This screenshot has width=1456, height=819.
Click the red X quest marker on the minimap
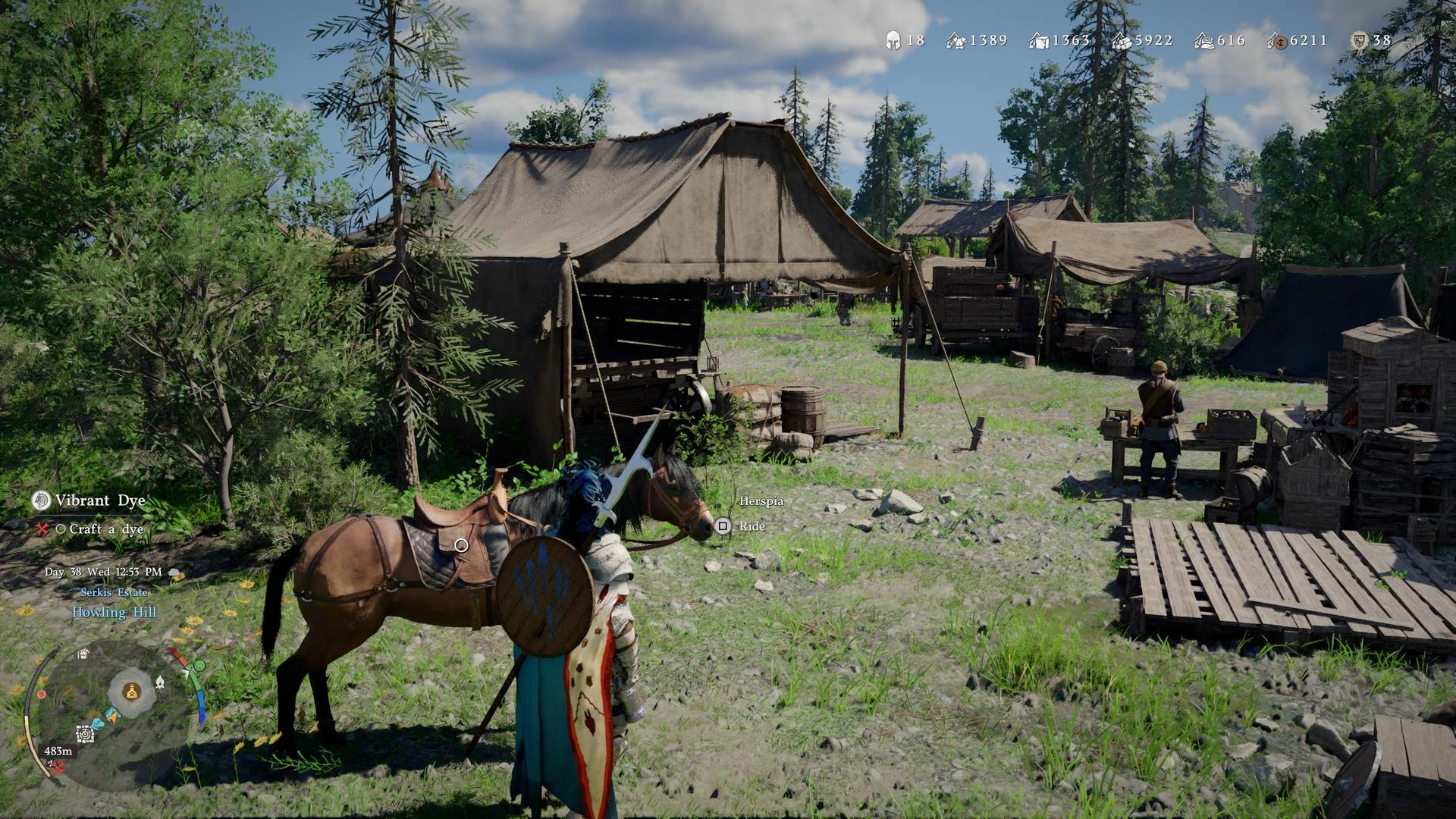(58, 767)
